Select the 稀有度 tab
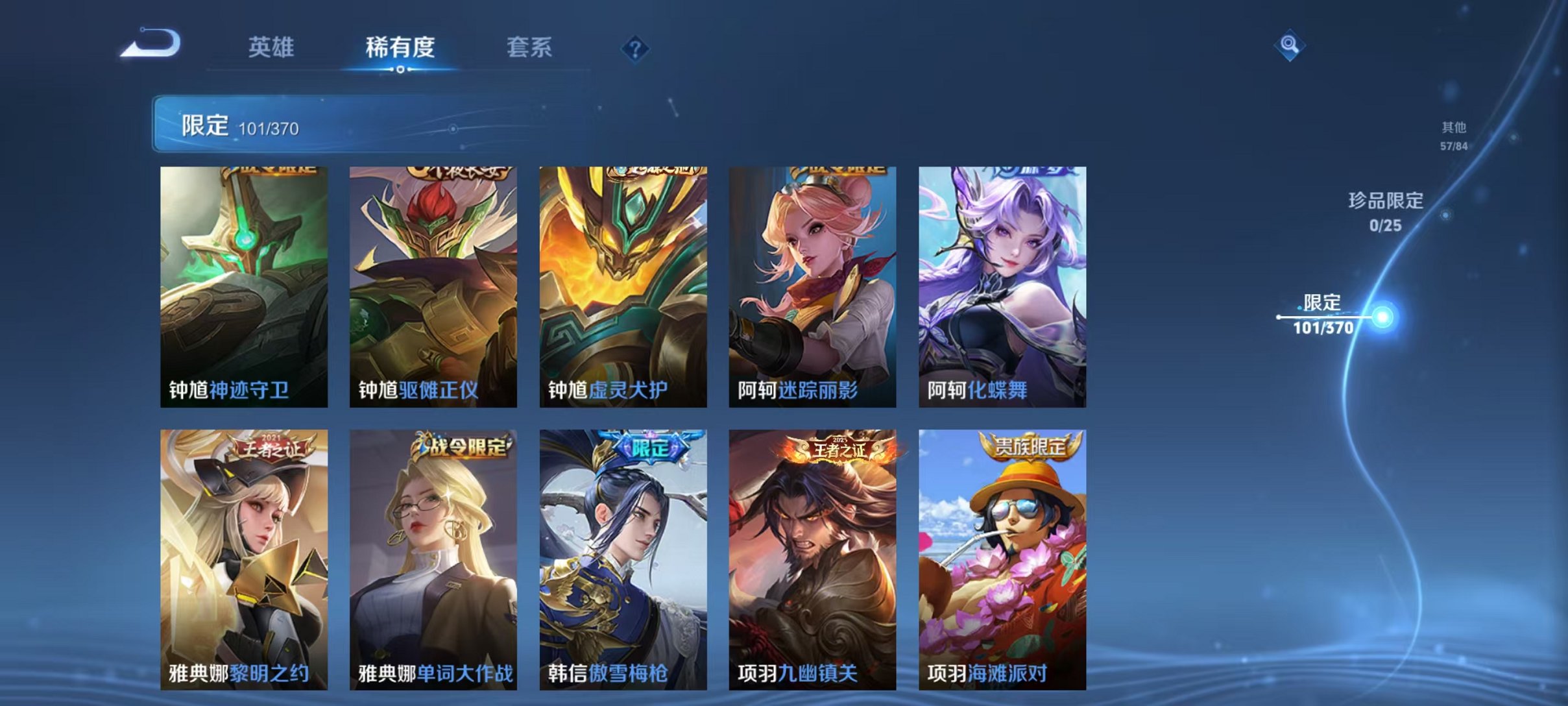Screen dimensions: 1568x706 point(400,47)
